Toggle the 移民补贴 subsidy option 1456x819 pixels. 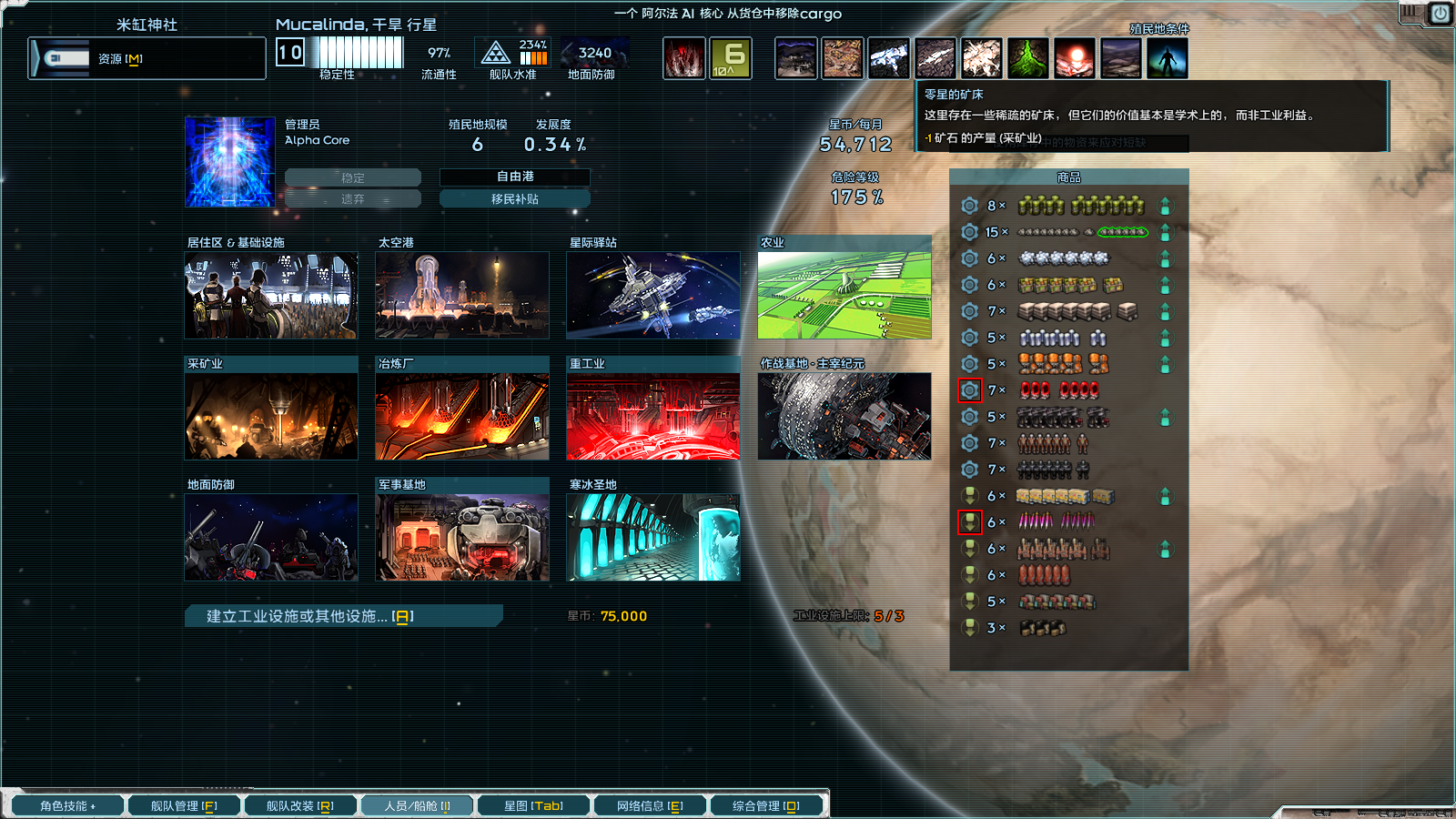coord(514,197)
